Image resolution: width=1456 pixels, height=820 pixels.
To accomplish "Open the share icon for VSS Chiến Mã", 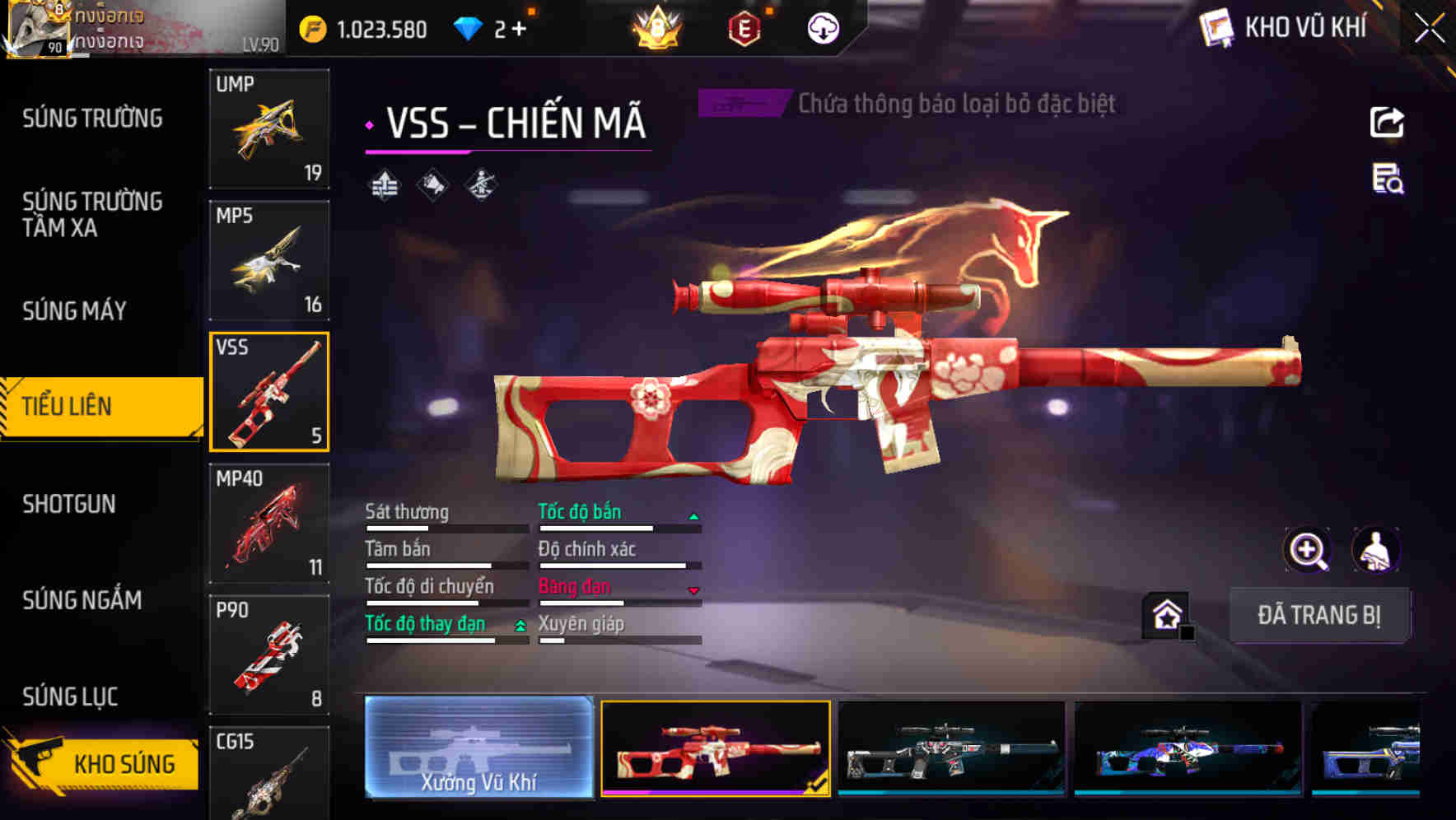I will pyautogui.click(x=1387, y=122).
